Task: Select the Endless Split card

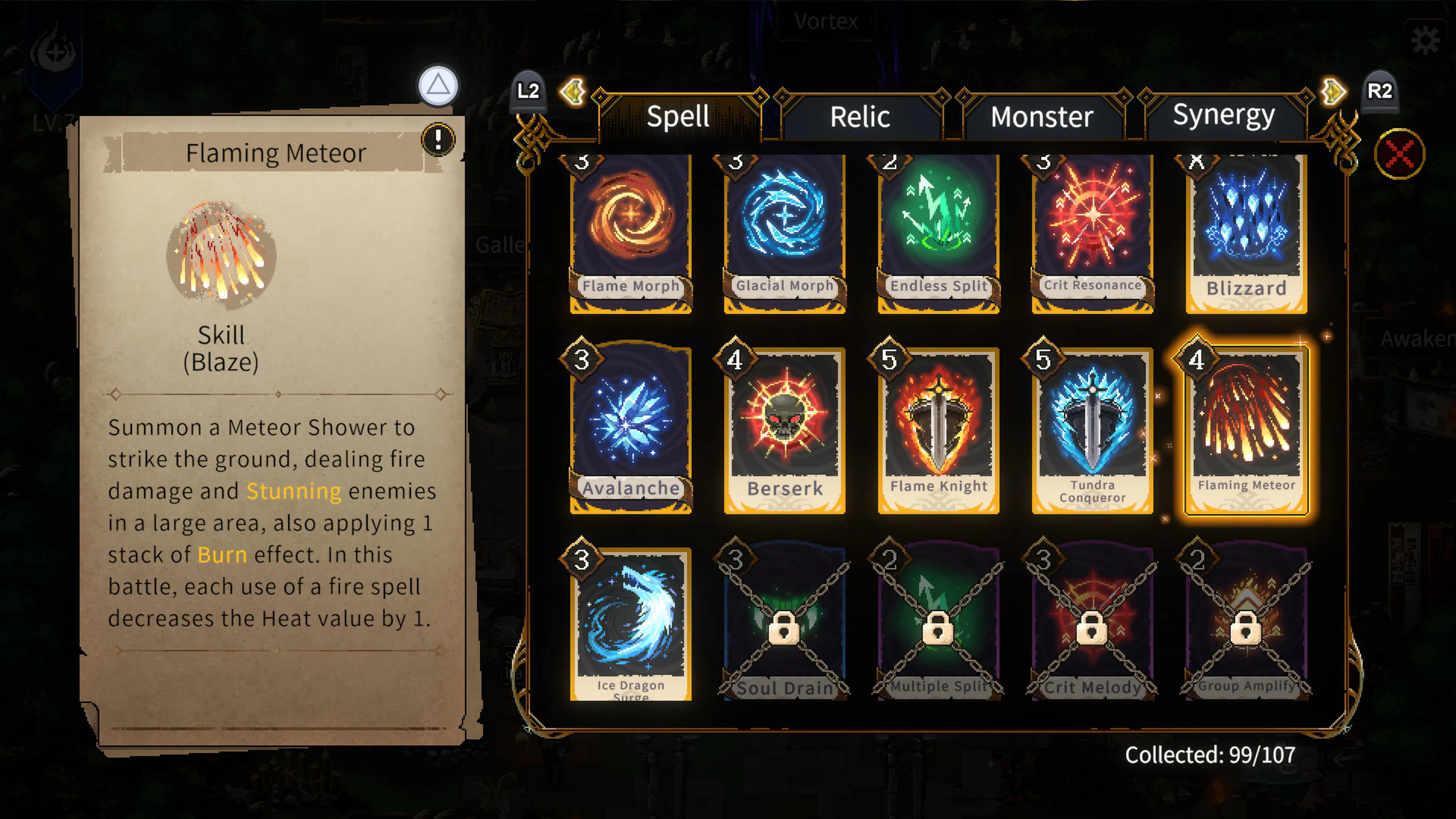Action: coord(938,232)
